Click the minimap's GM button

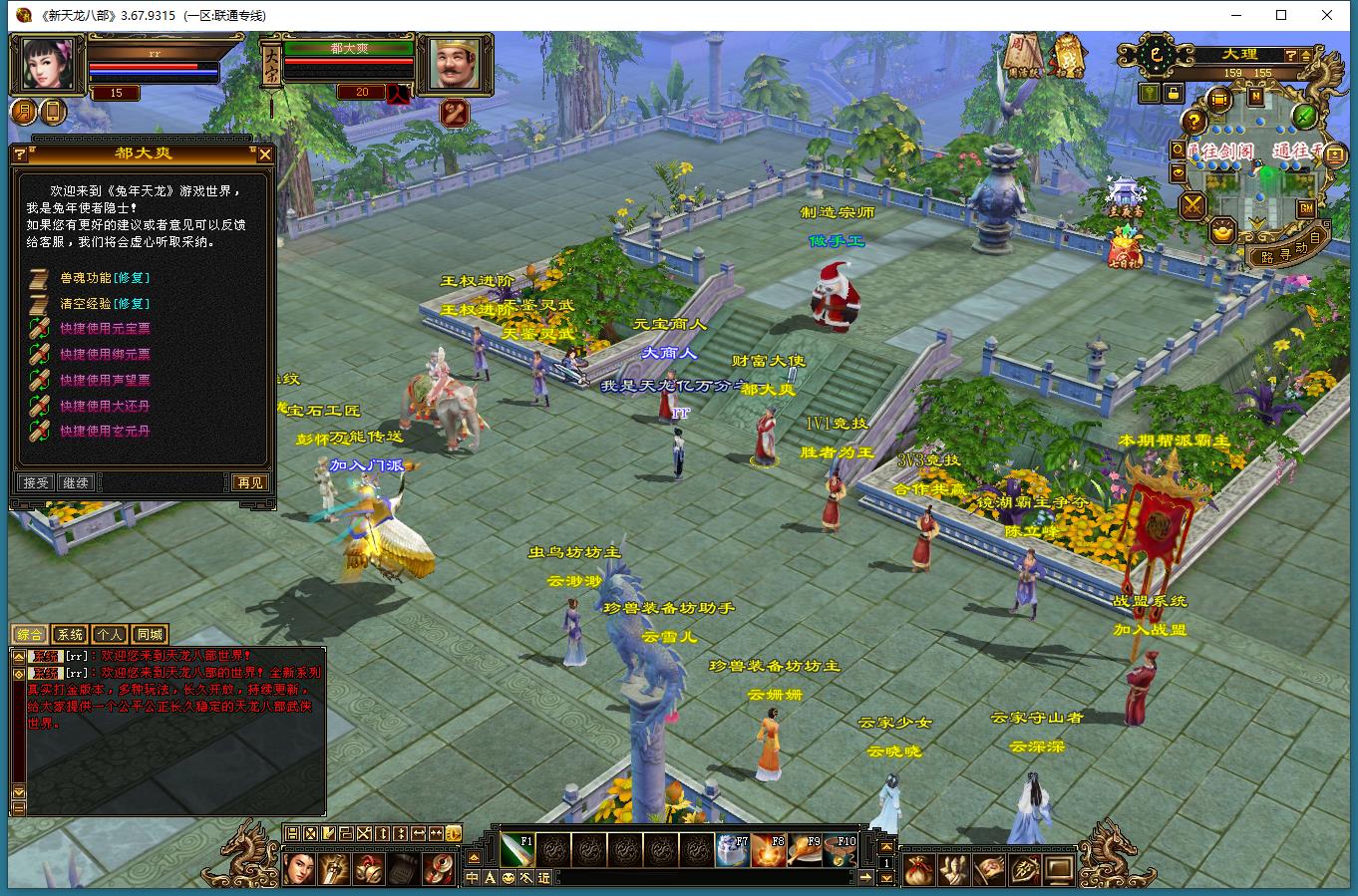(1305, 207)
